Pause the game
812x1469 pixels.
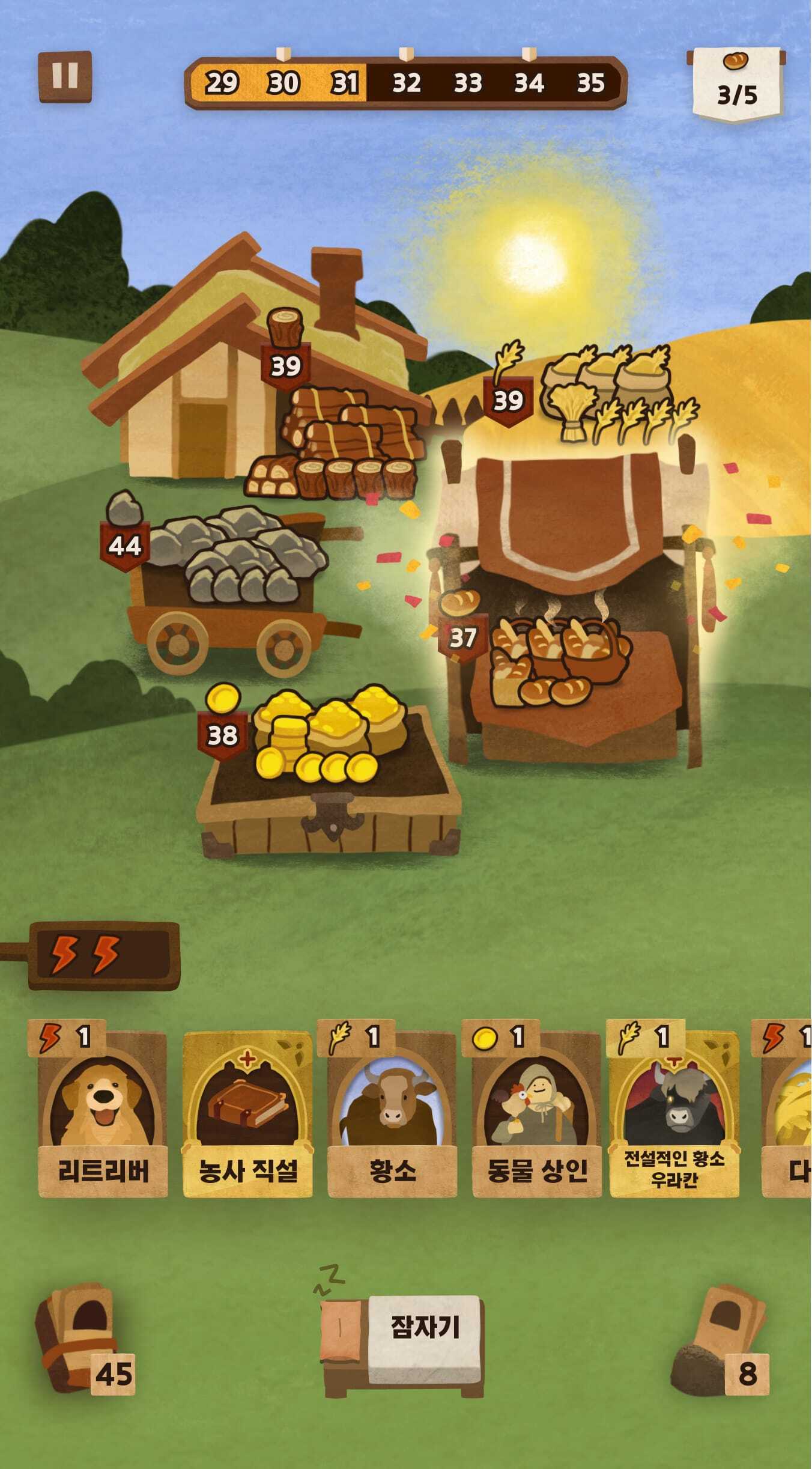(65, 76)
